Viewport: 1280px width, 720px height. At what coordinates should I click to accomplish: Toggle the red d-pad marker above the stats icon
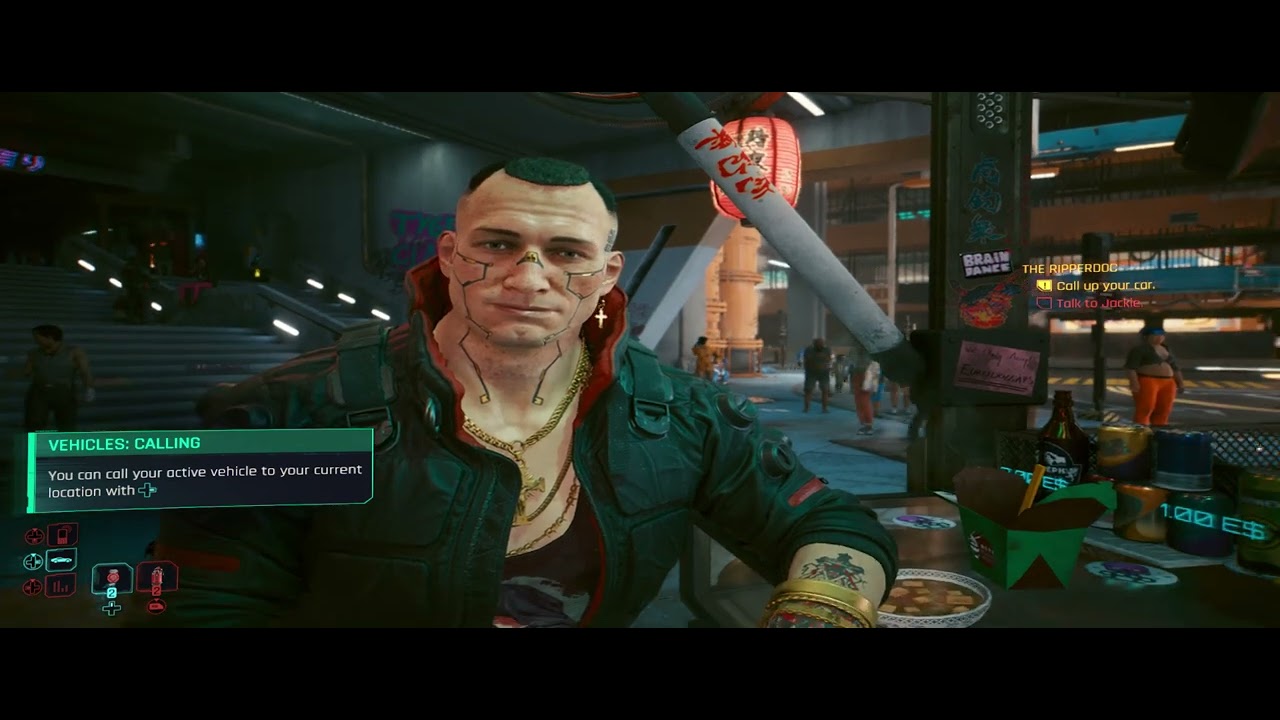(x=32, y=585)
